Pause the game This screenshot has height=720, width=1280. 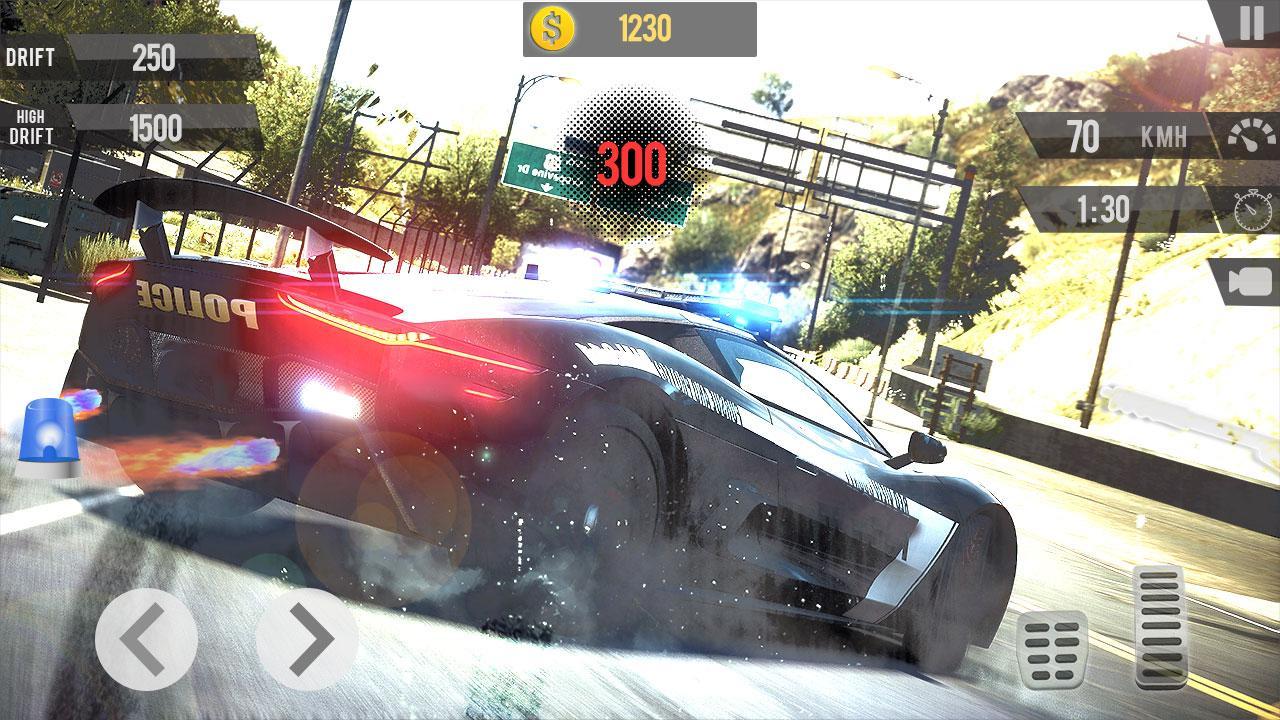pyautogui.click(x=1251, y=23)
